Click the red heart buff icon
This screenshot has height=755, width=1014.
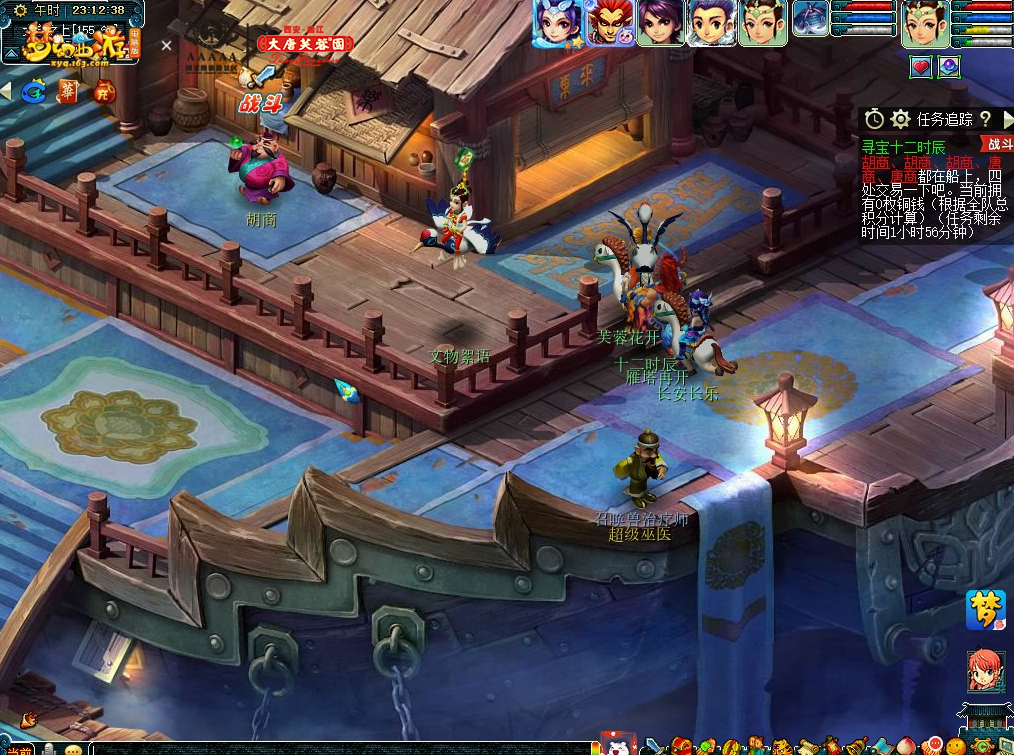click(920, 67)
